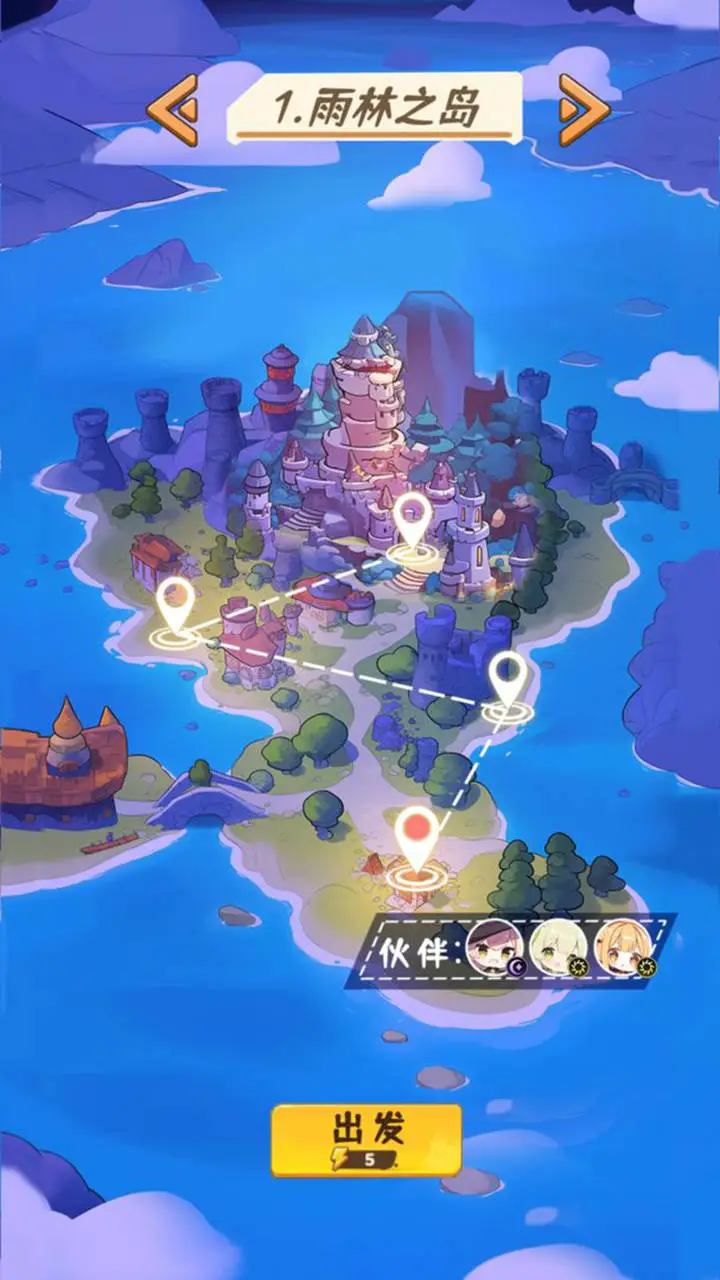
Task: Select the pale green-haired companion portrait
Action: tap(555, 946)
